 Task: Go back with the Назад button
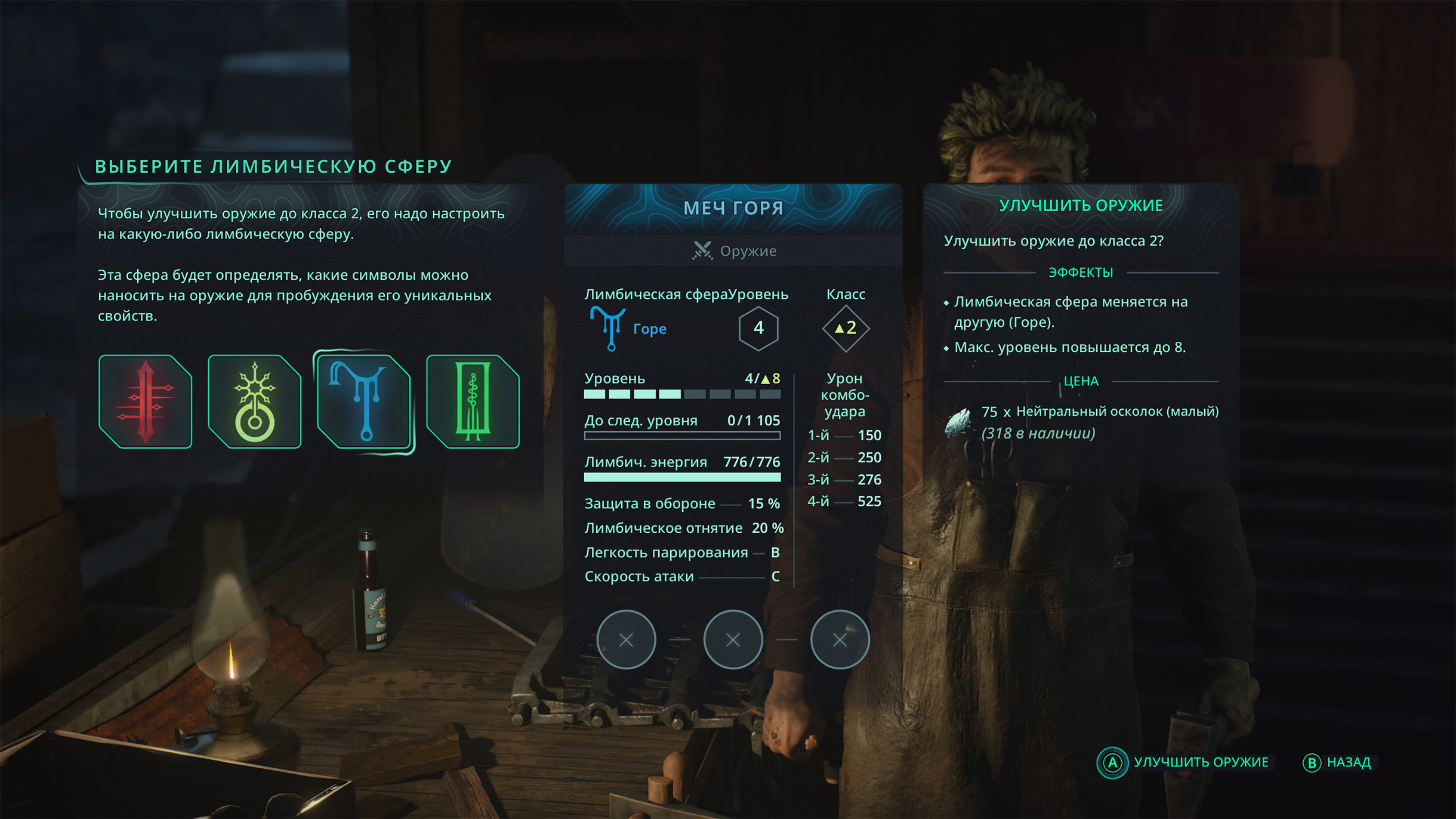point(1337,762)
